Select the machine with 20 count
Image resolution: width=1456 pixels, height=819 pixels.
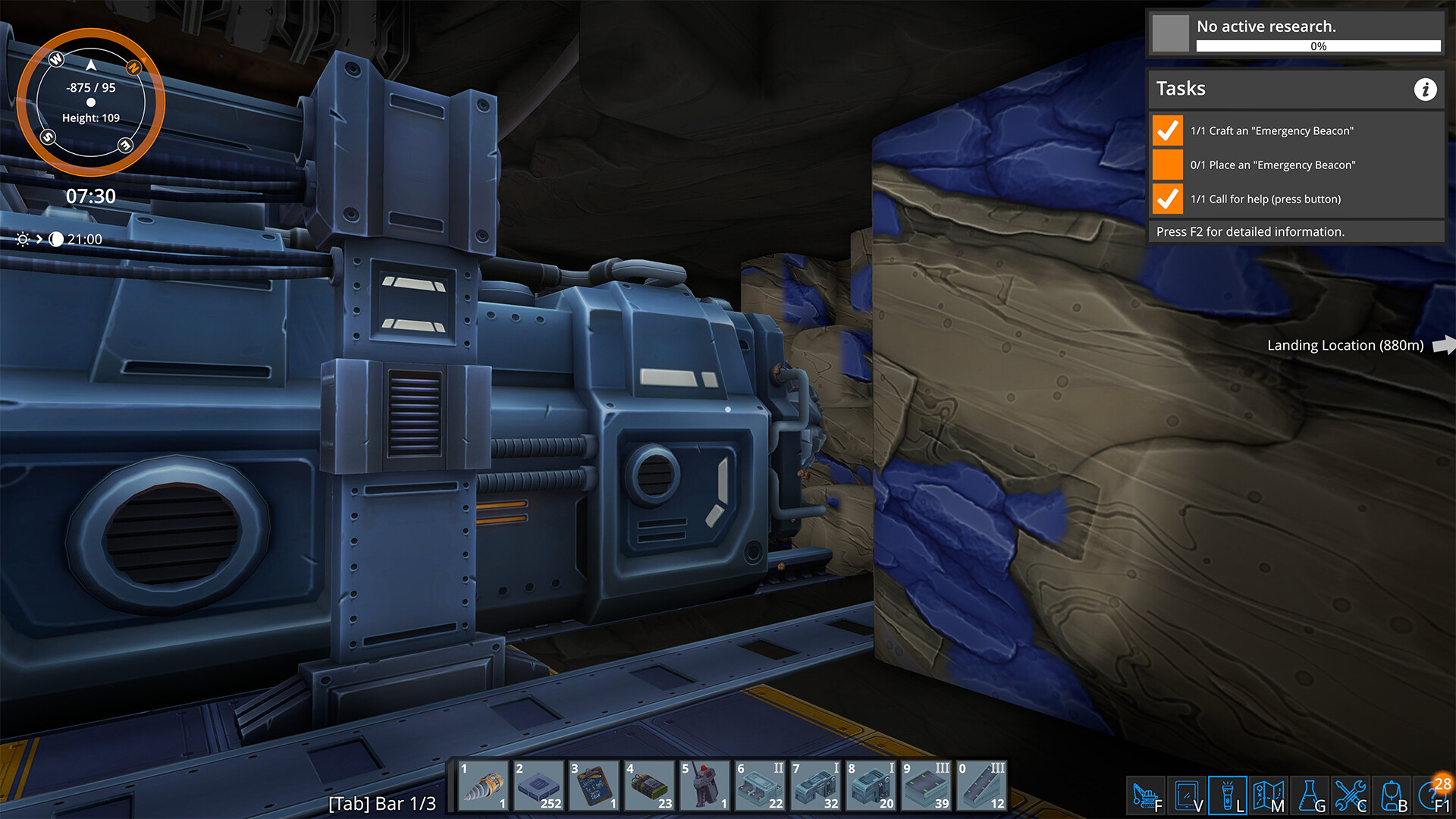point(871,786)
